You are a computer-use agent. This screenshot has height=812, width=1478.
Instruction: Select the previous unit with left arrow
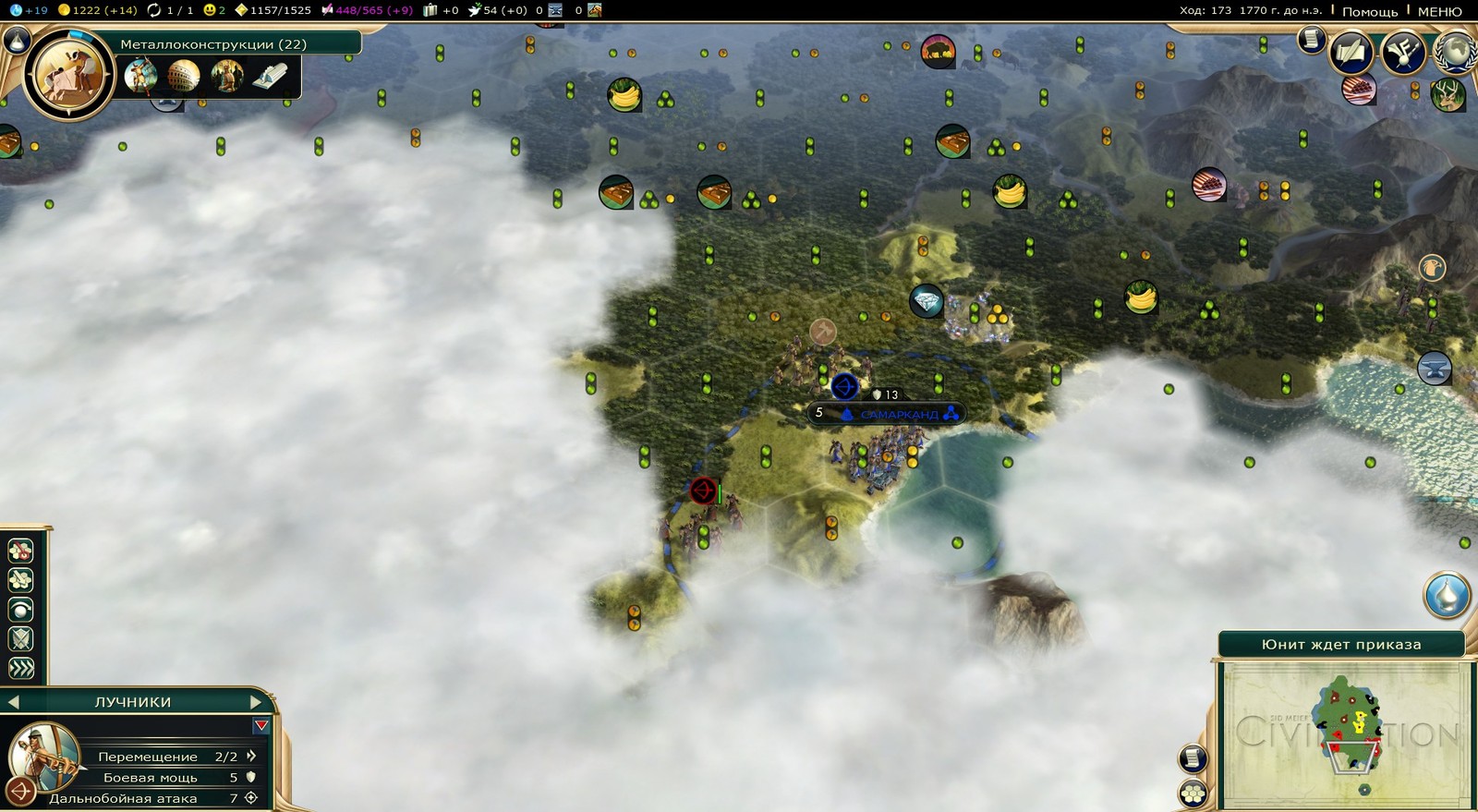(x=13, y=702)
